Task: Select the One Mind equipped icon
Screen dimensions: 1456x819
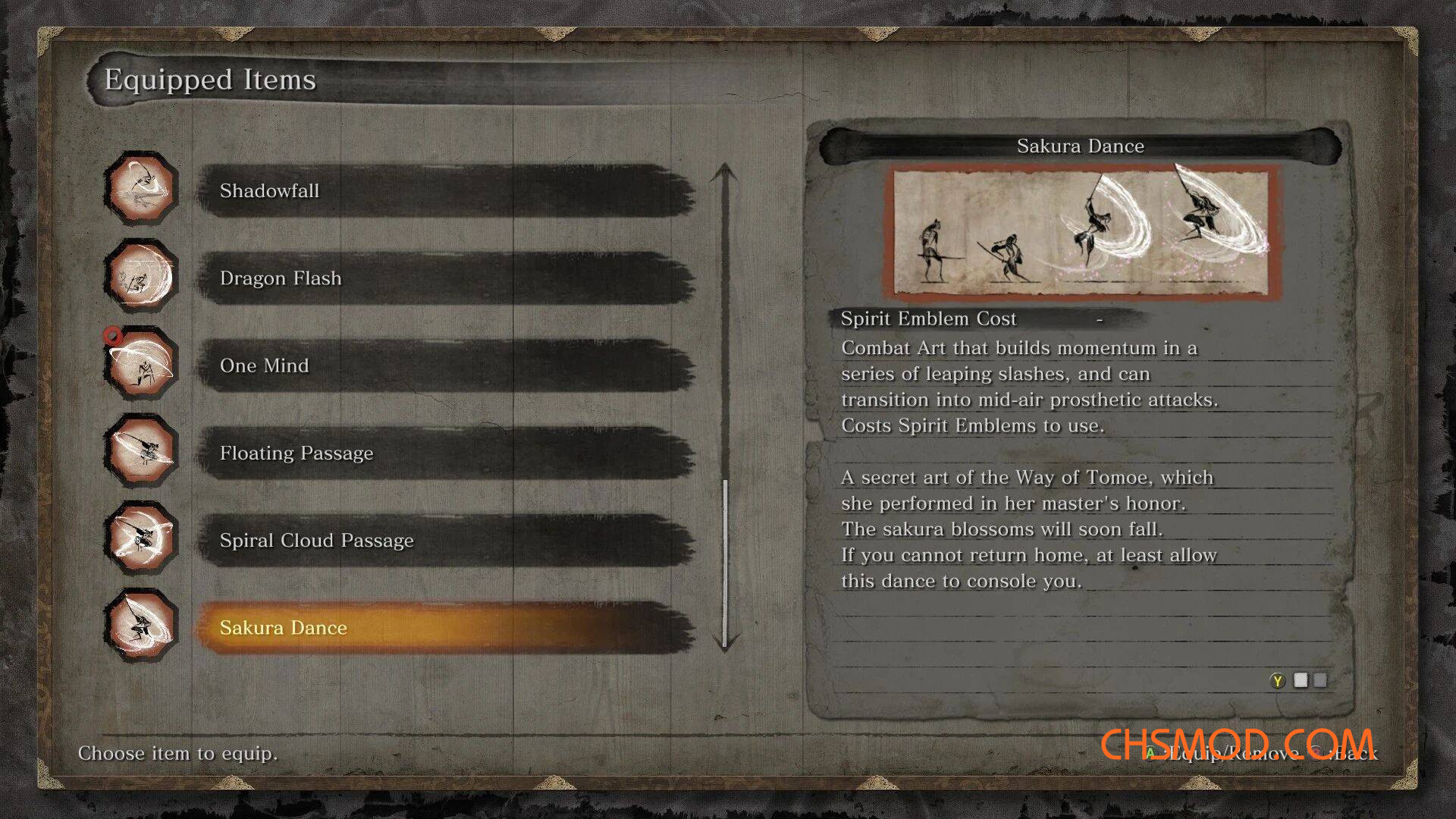Action: (x=141, y=364)
